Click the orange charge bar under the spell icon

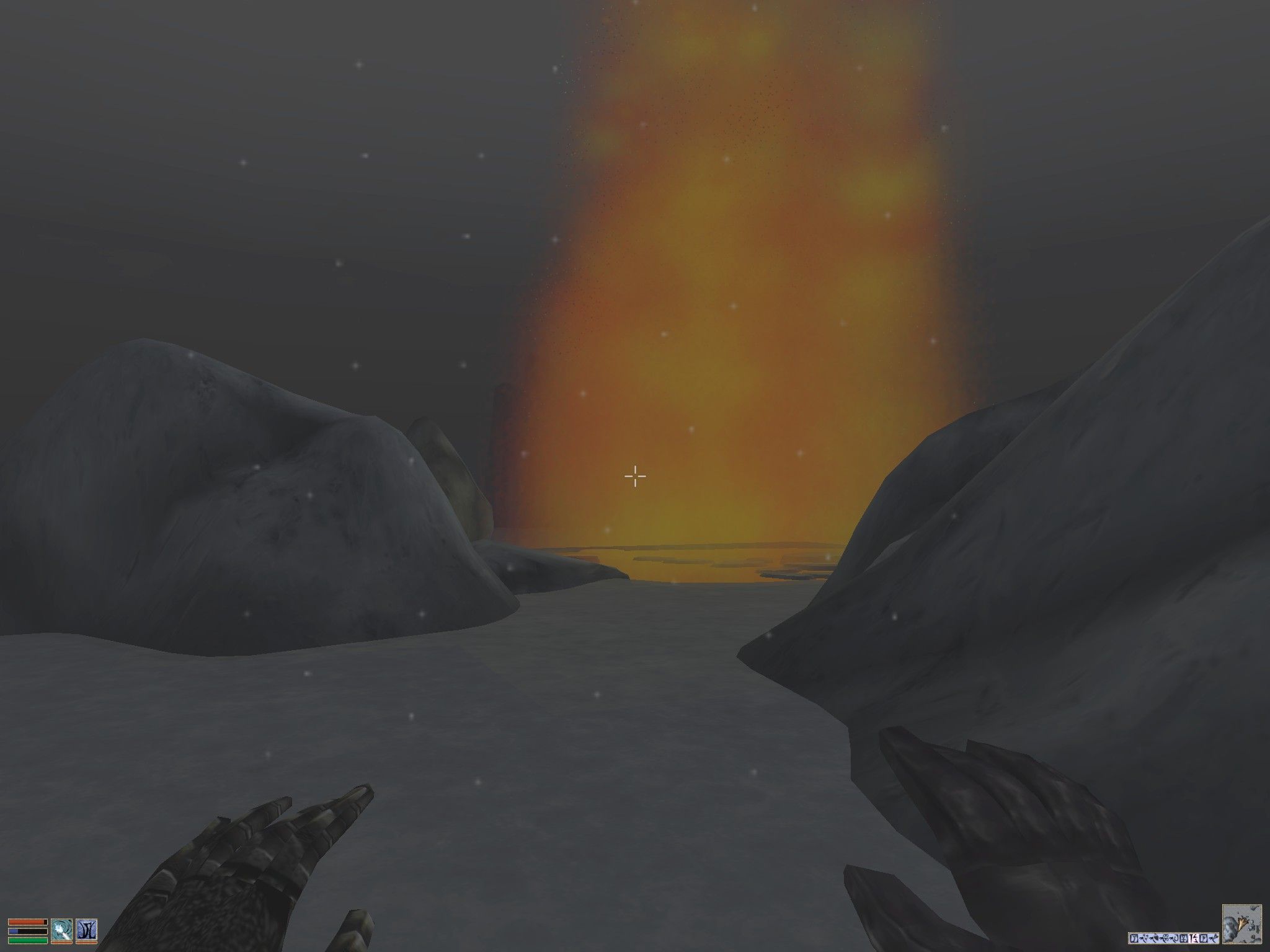(62, 943)
